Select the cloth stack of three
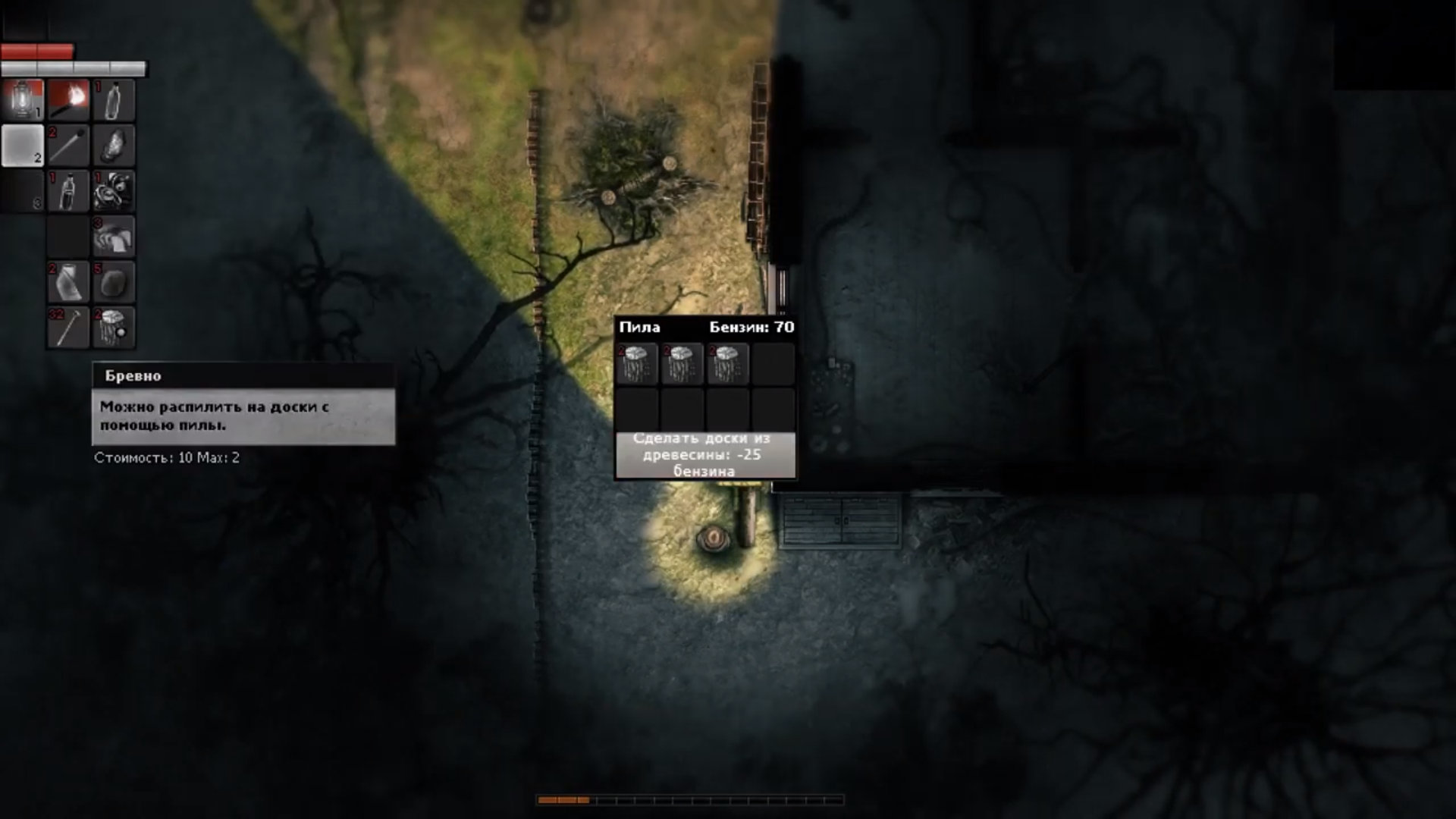1456x819 pixels. coord(114,237)
